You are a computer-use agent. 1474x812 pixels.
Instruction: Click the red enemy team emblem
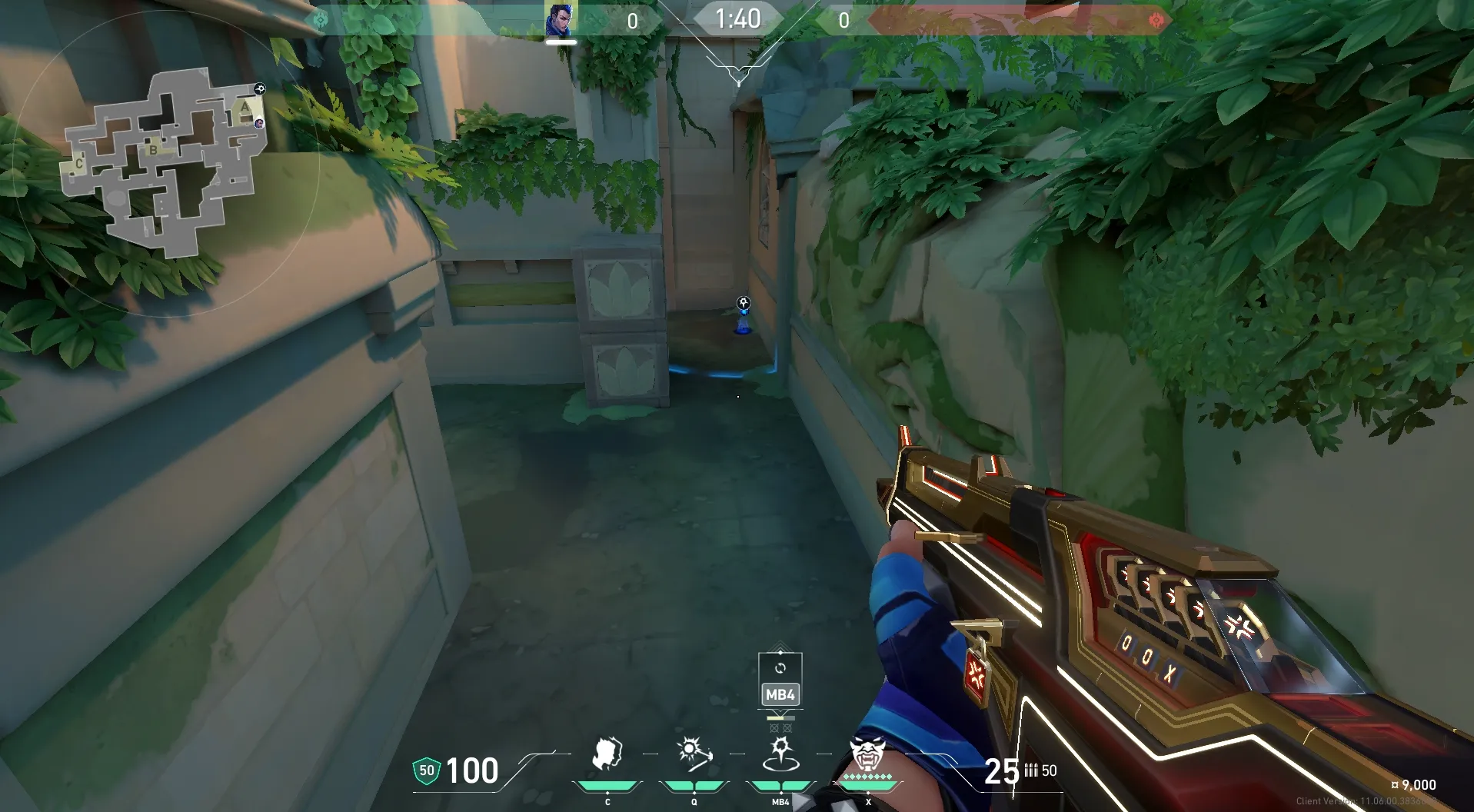1156,20
